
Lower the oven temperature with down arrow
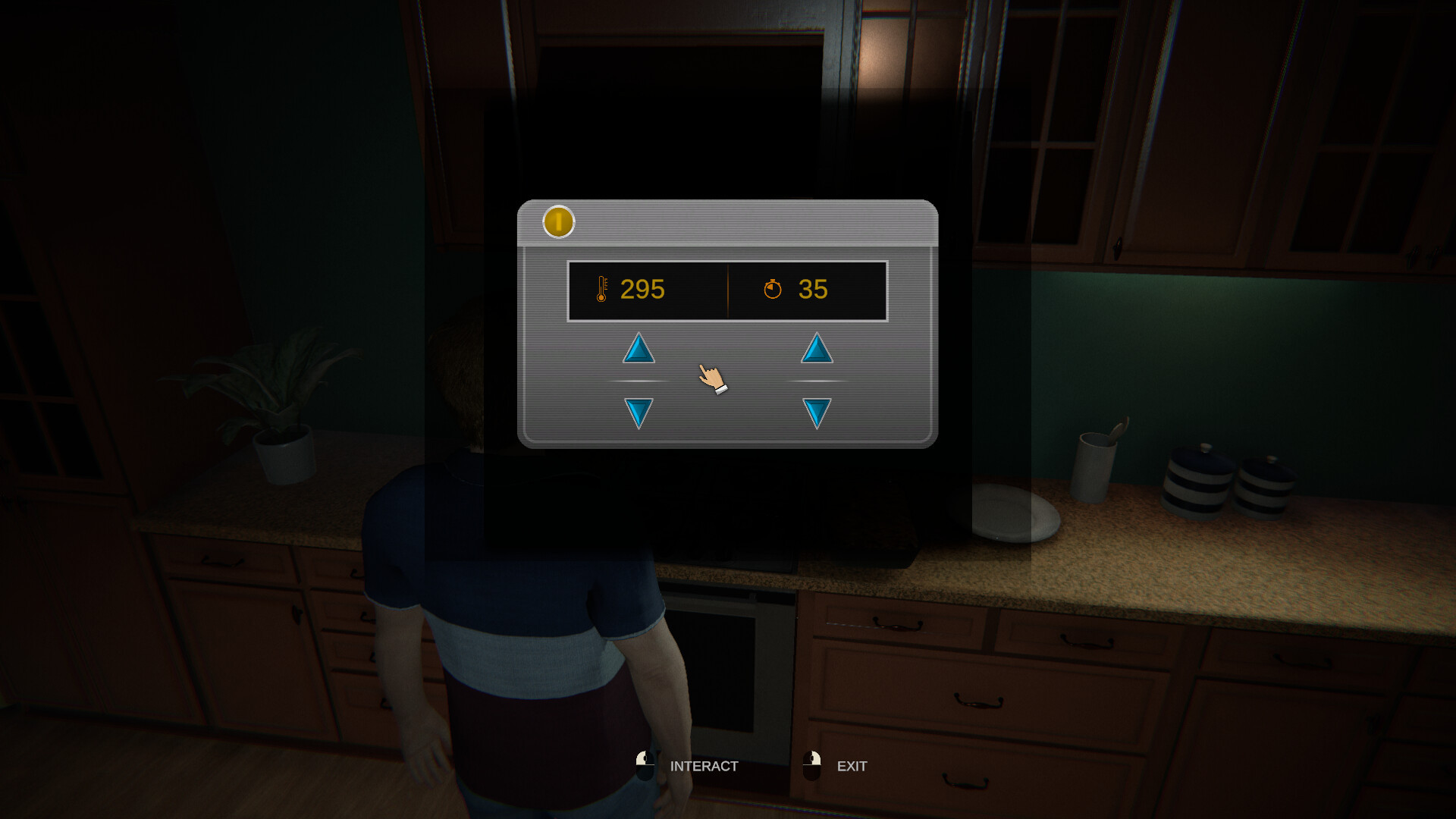coord(639,412)
